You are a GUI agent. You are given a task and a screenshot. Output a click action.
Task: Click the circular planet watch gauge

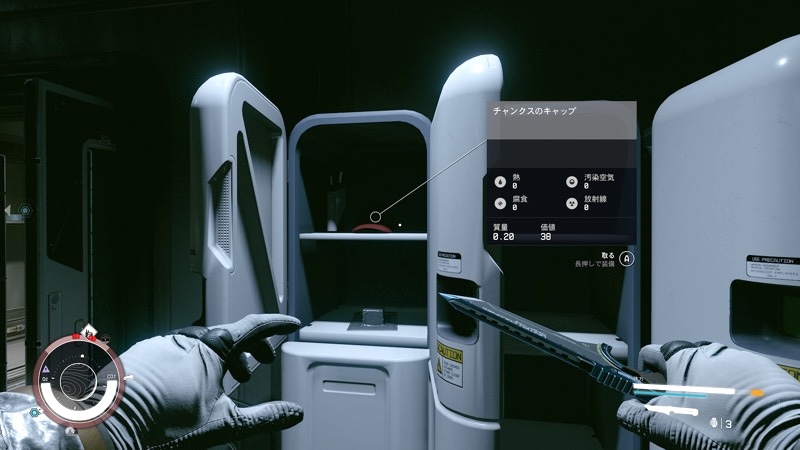[x=78, y=378]
